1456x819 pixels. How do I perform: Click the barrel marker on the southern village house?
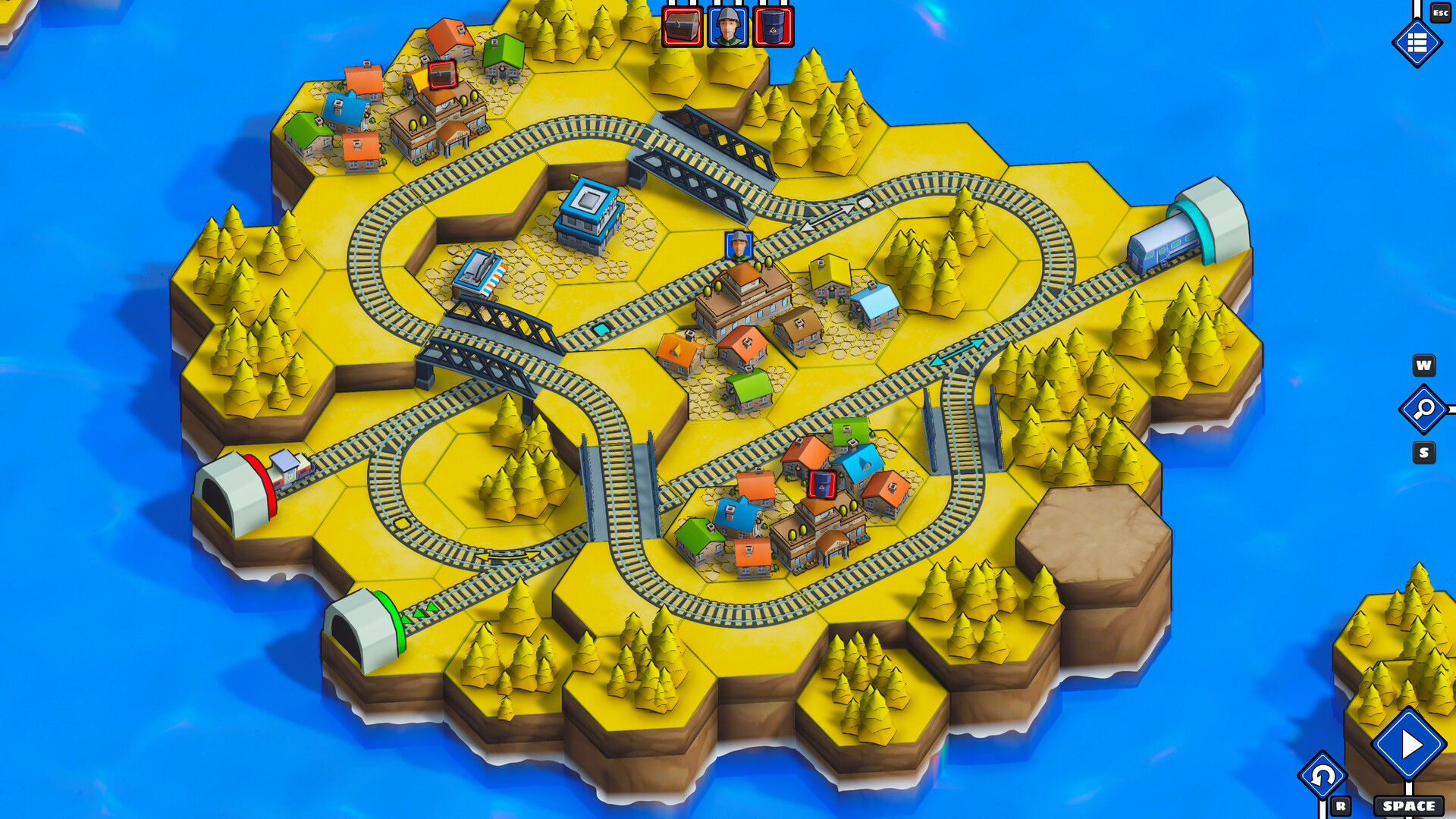click(821, 483)
